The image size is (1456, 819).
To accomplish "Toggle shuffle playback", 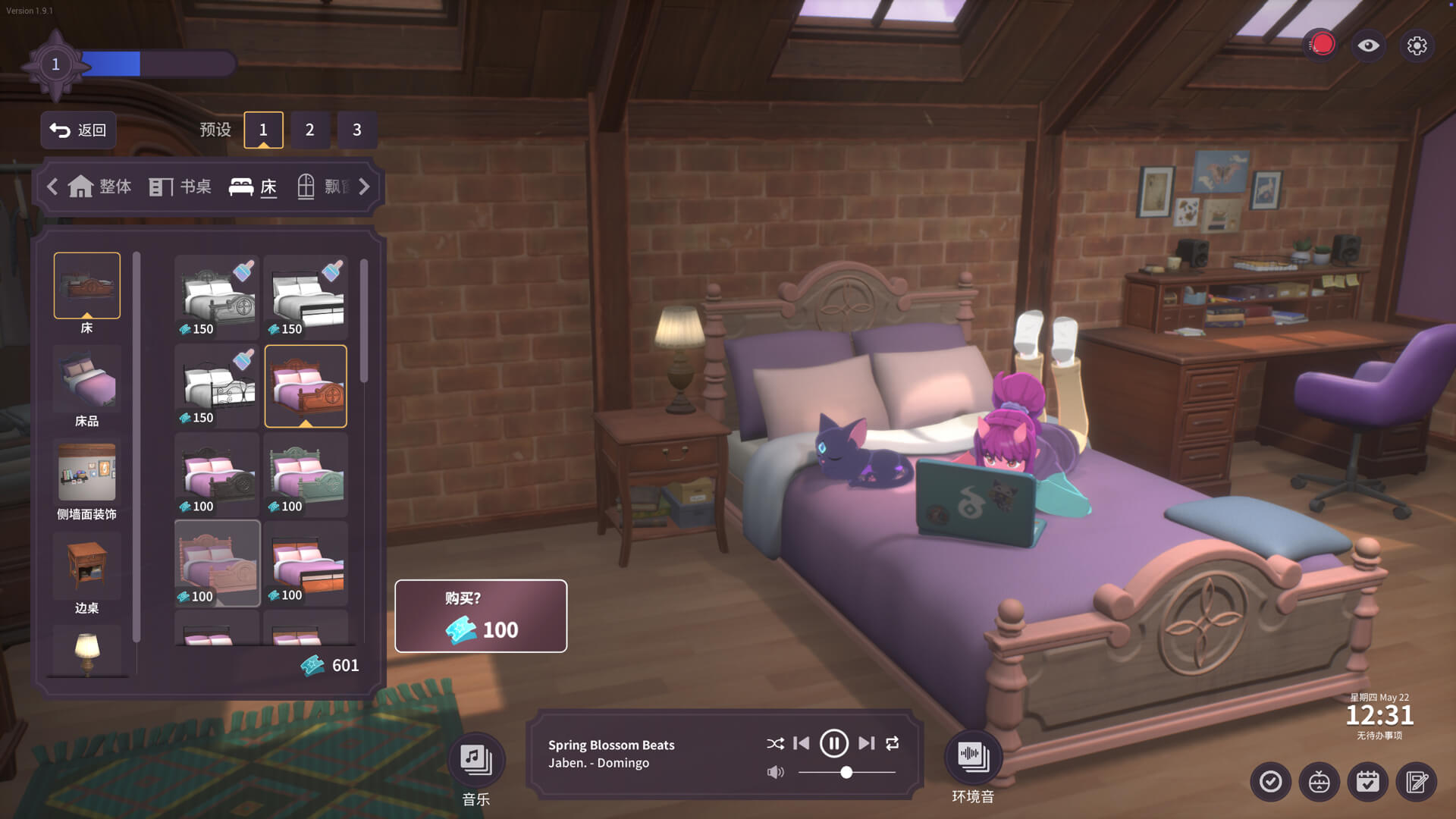I will (775, 743).
